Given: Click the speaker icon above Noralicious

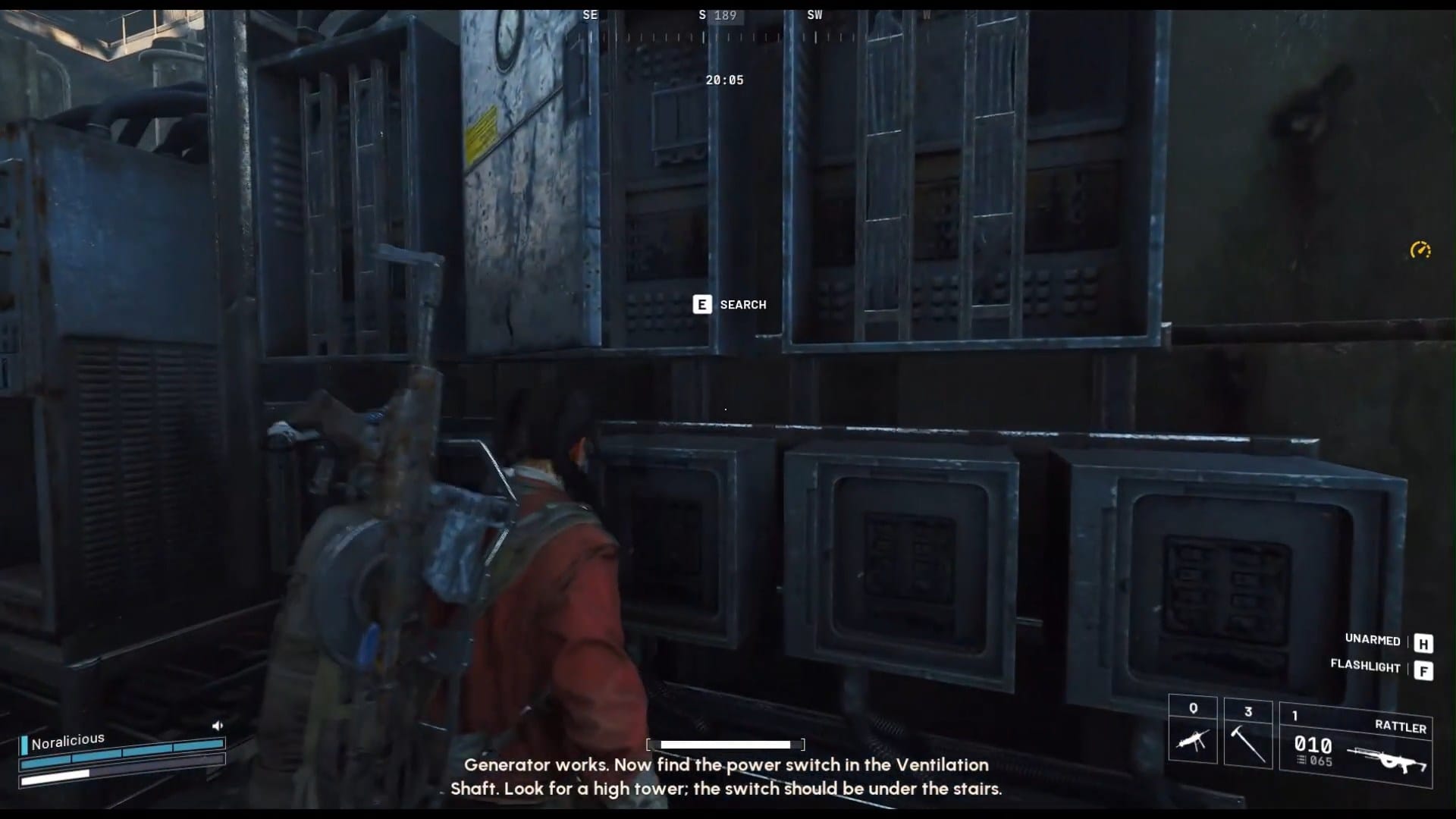Looking at the screenshot, I should (218, 725).
